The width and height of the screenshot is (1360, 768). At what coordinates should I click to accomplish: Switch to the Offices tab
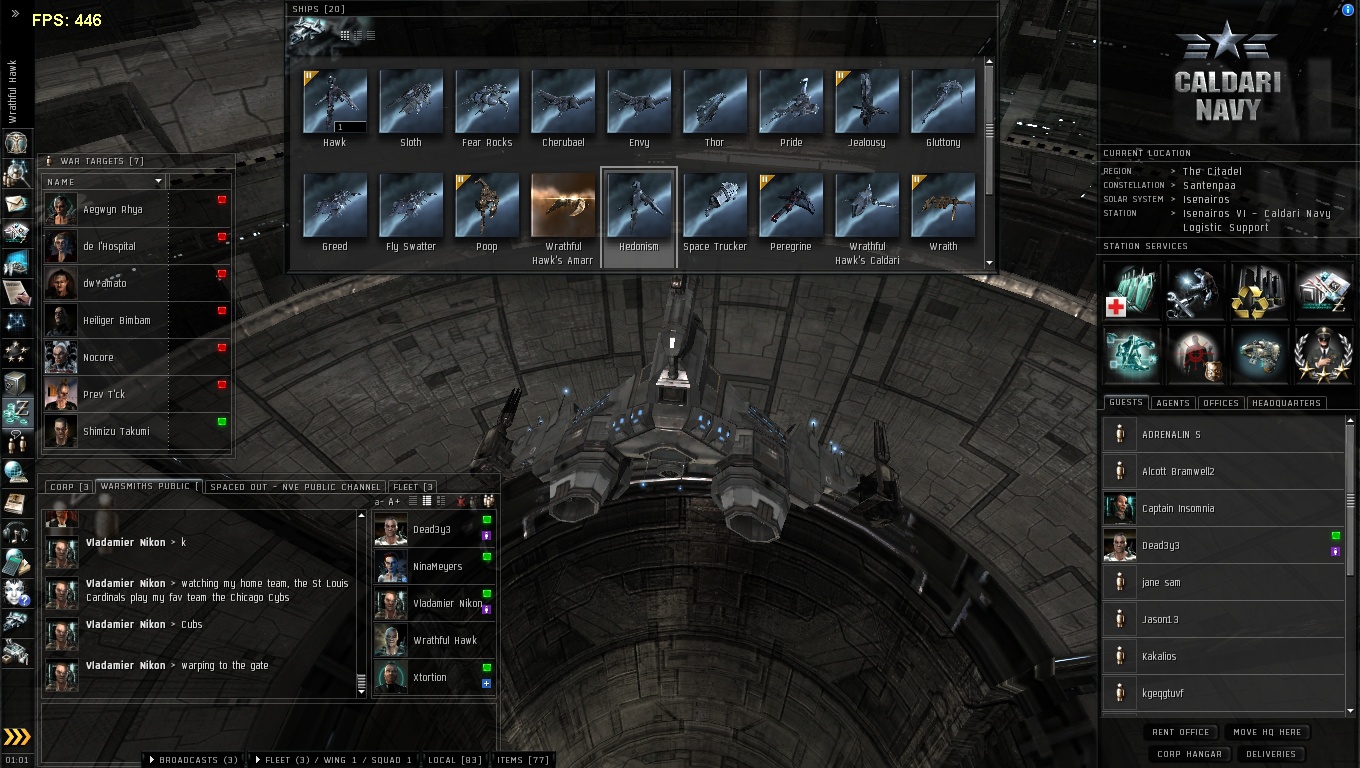(x=1221, y=403)
